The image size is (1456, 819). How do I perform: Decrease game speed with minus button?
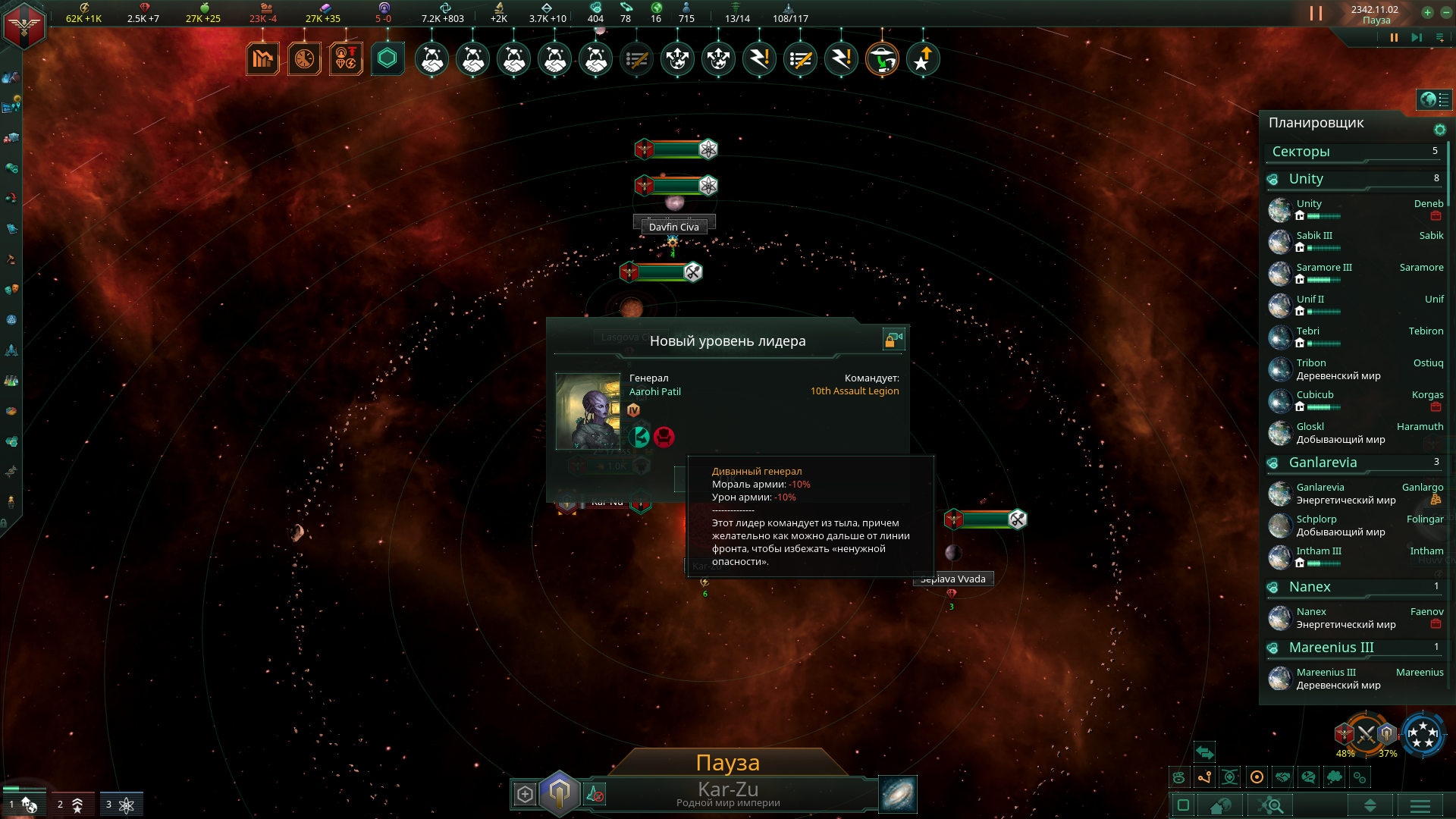tap(1445, 12)
